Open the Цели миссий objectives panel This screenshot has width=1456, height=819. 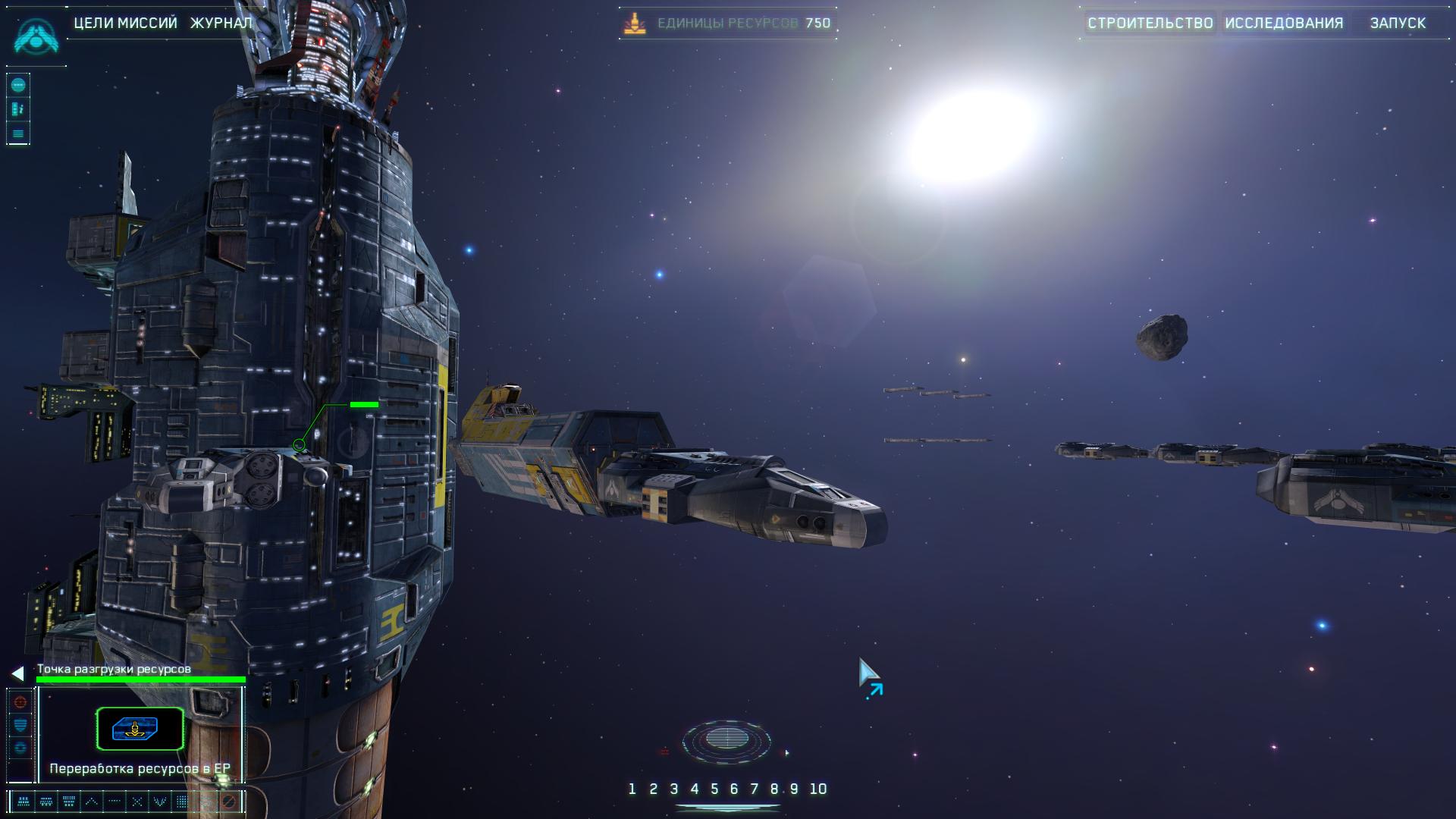pyautogui.click(x=125, y=24)
